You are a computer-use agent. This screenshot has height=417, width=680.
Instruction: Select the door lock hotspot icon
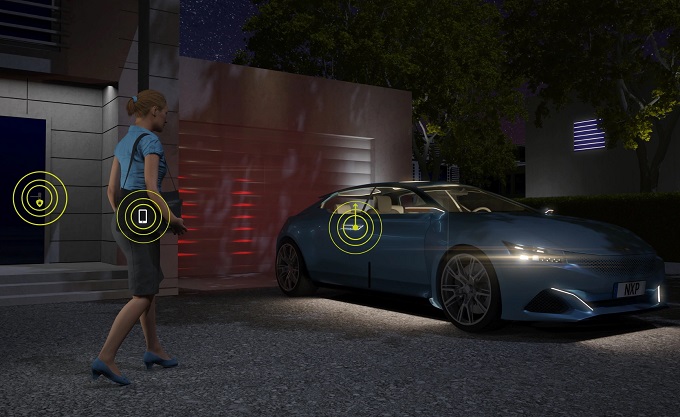point(39,197)
